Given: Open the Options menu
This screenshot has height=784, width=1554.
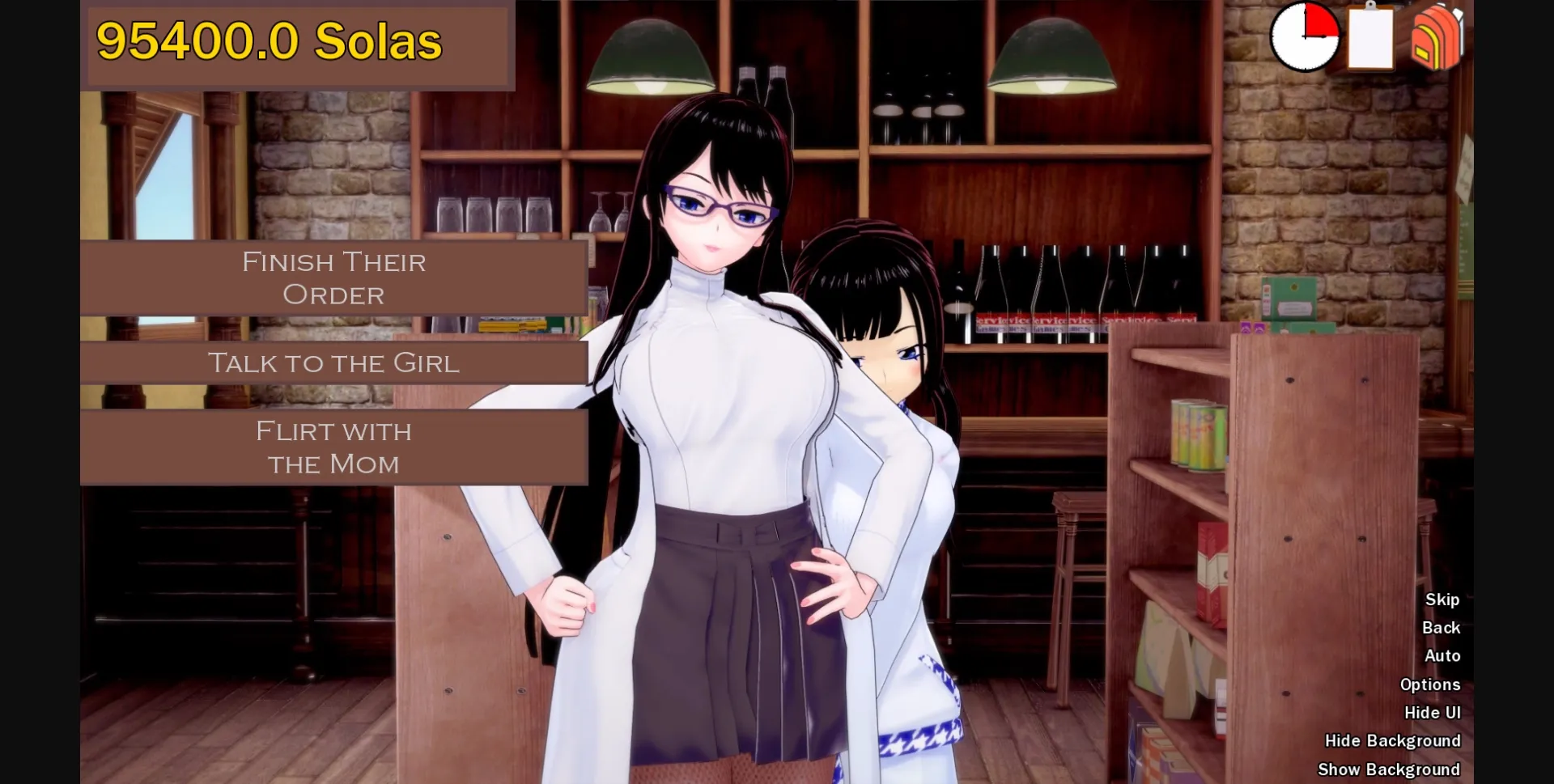Looking at the screenshot, I should (x=1431, y=684).
